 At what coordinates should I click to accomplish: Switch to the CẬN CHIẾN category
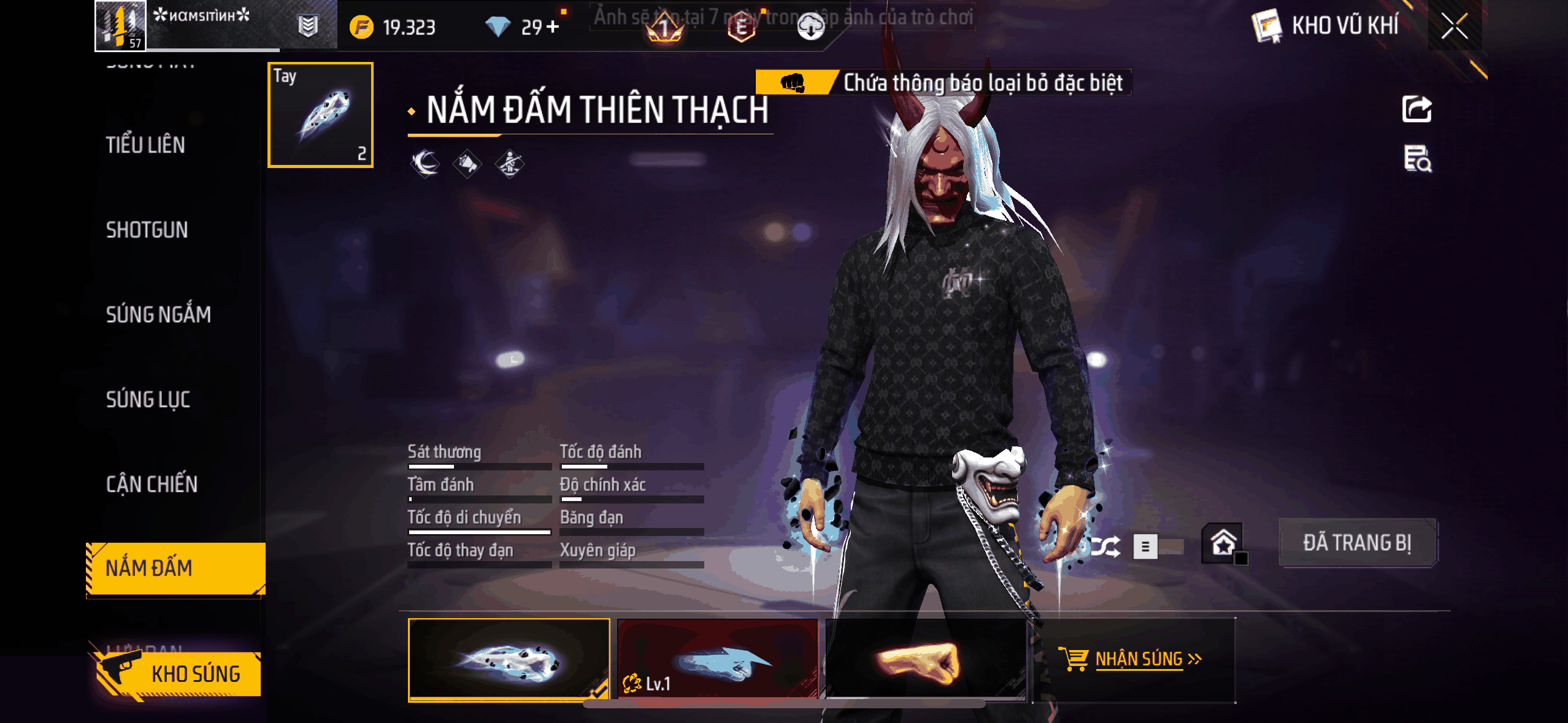coord(152,484)
